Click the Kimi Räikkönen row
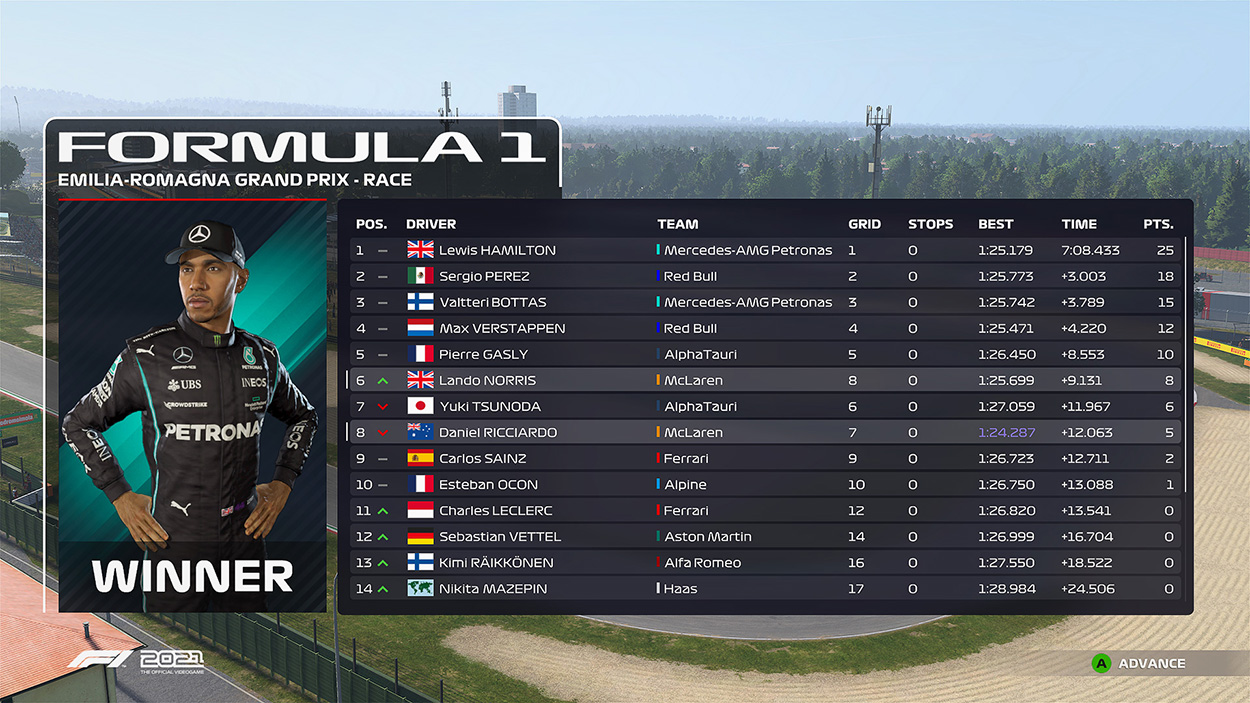 (x=765, y=562)
